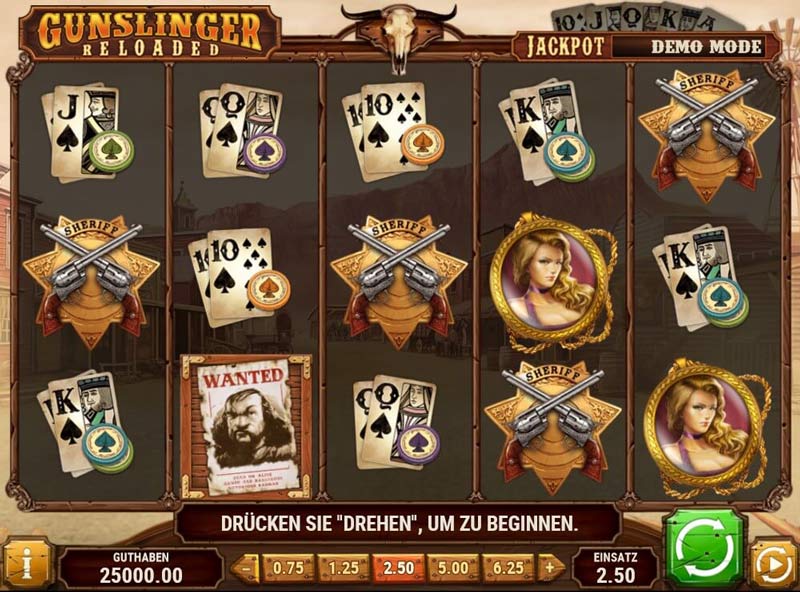Start autoplay with the orange play button
The width and height of the screenshot is (800, 592).
[x=772, y=564]
